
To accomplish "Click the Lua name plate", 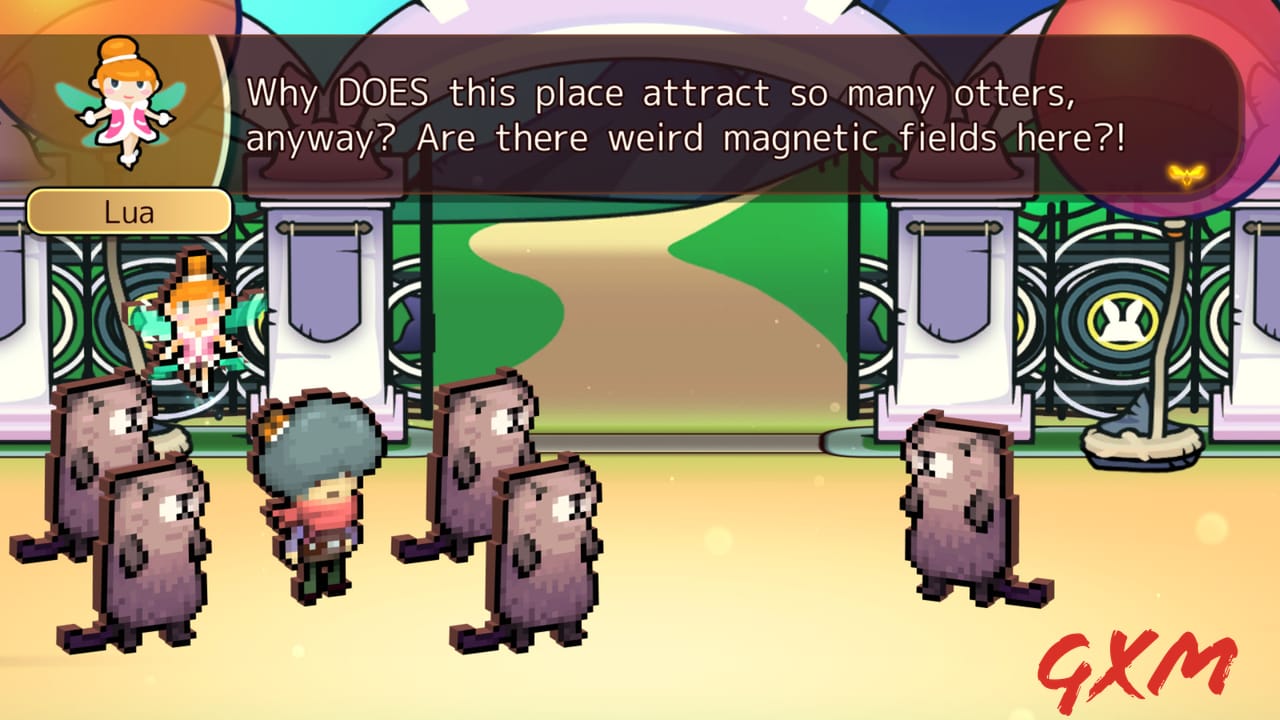I will tap(131, 211).
